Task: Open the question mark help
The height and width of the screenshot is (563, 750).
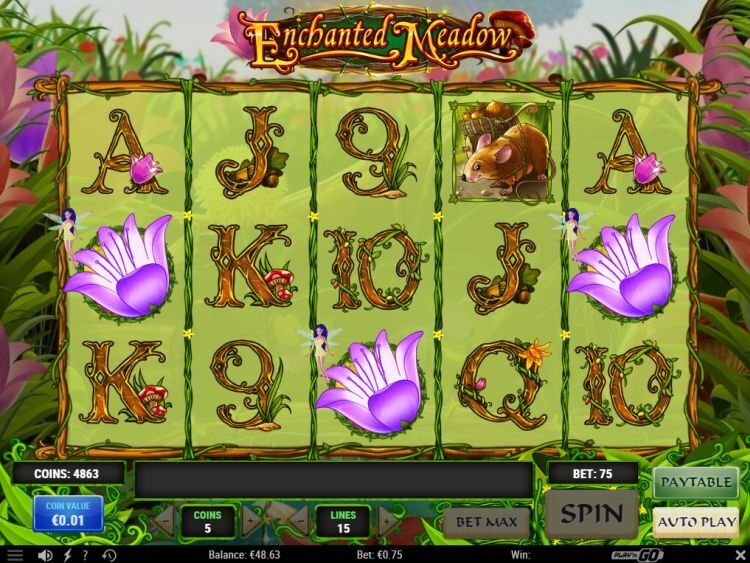Action: click(x=84, y=554)
